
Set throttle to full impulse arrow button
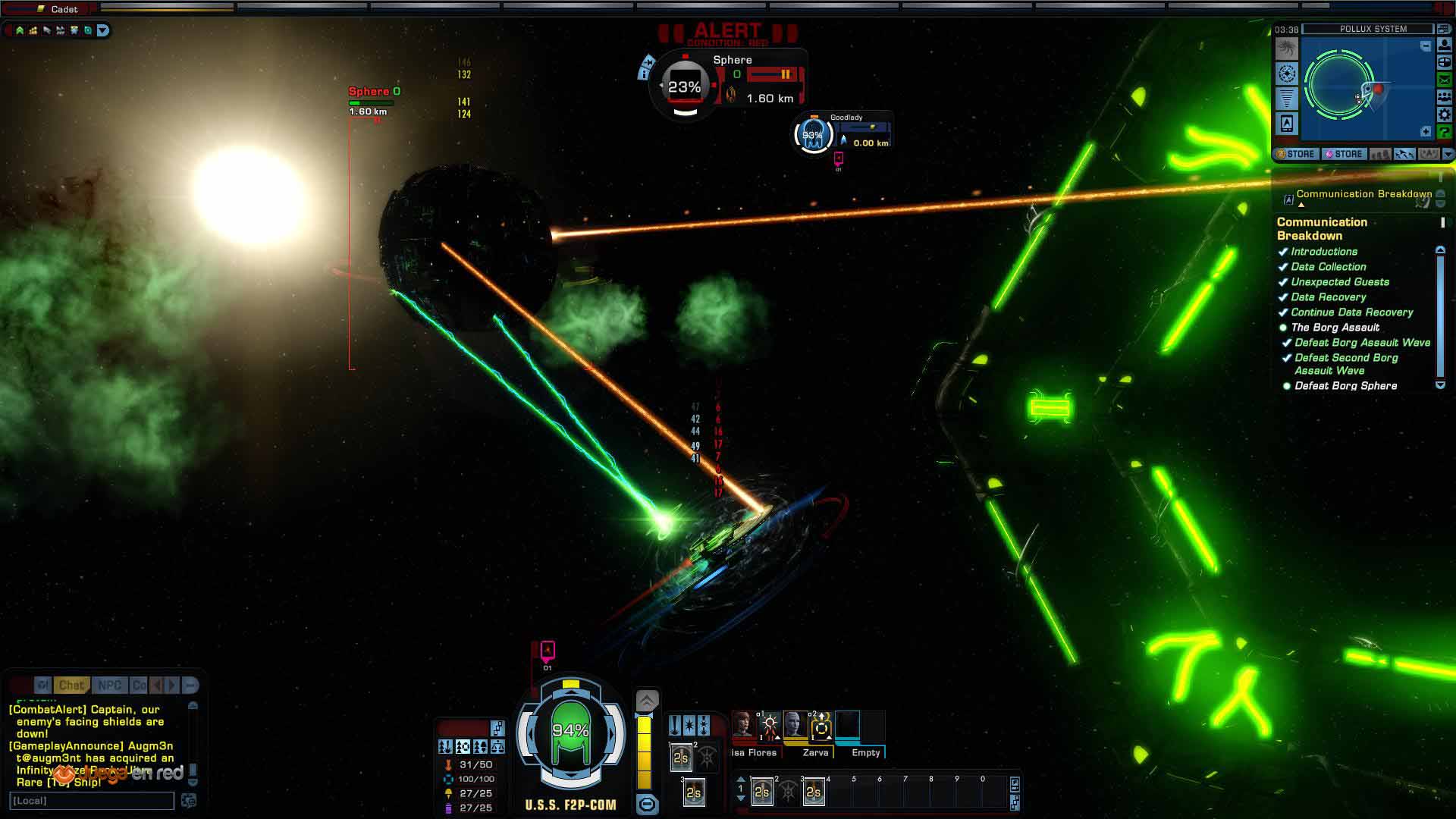[x=647, y=701]
